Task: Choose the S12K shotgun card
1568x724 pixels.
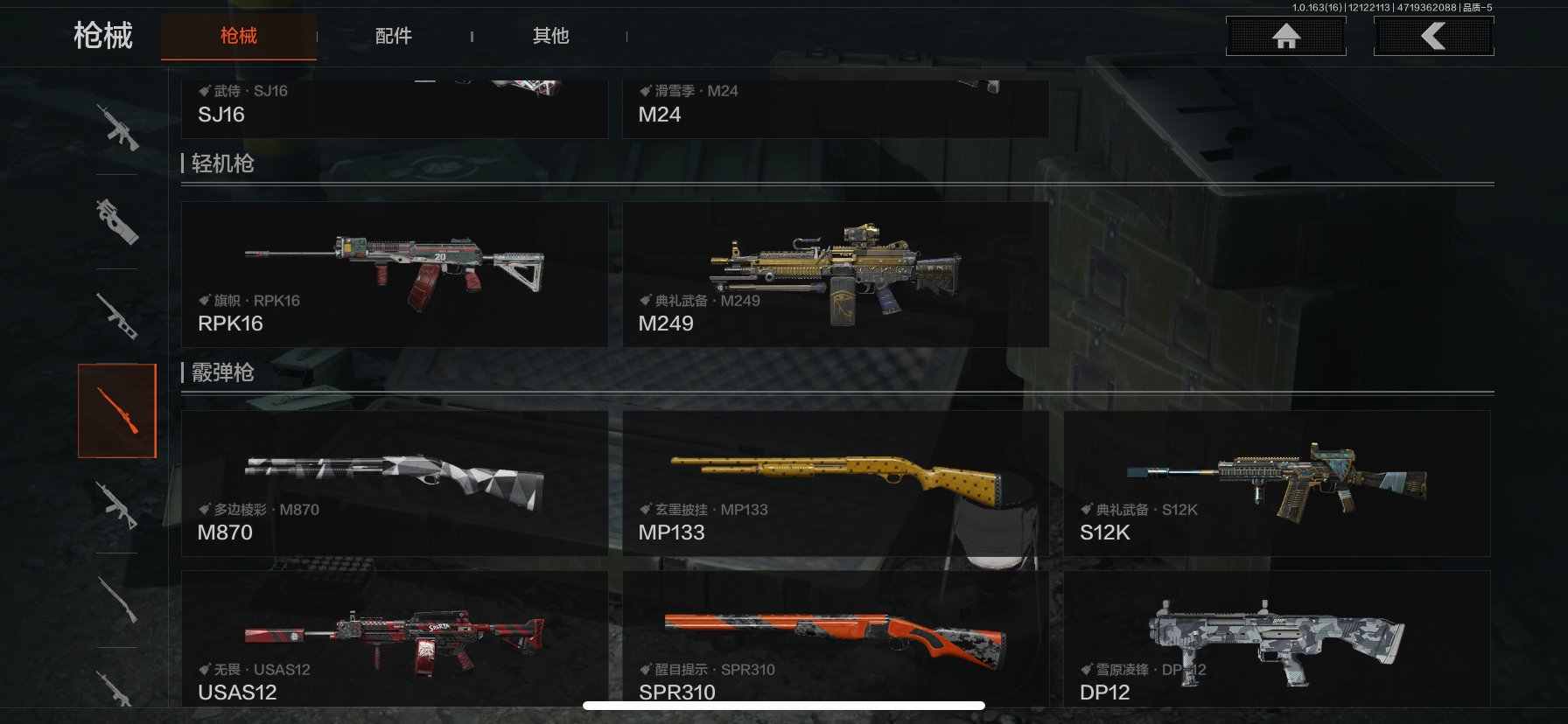Action: click(x=1276, y=483)
